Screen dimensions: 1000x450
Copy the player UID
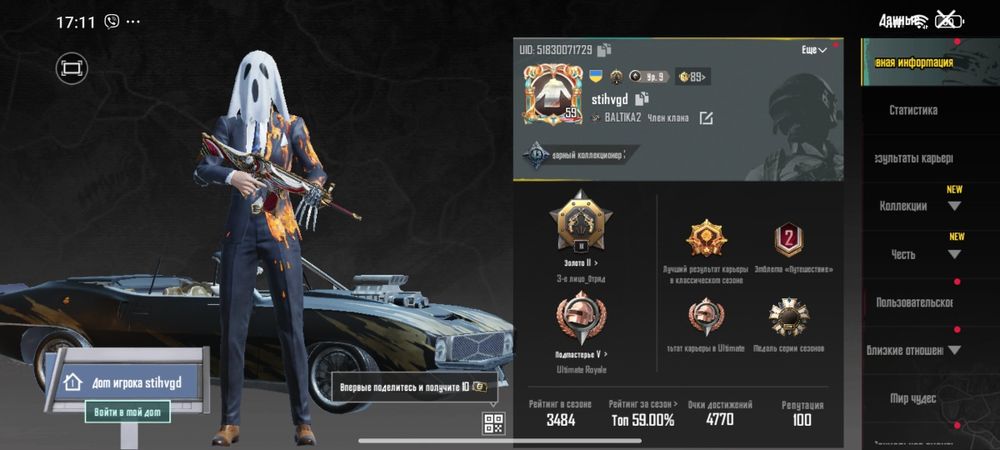pyautogui.click(x=605, y=49)
